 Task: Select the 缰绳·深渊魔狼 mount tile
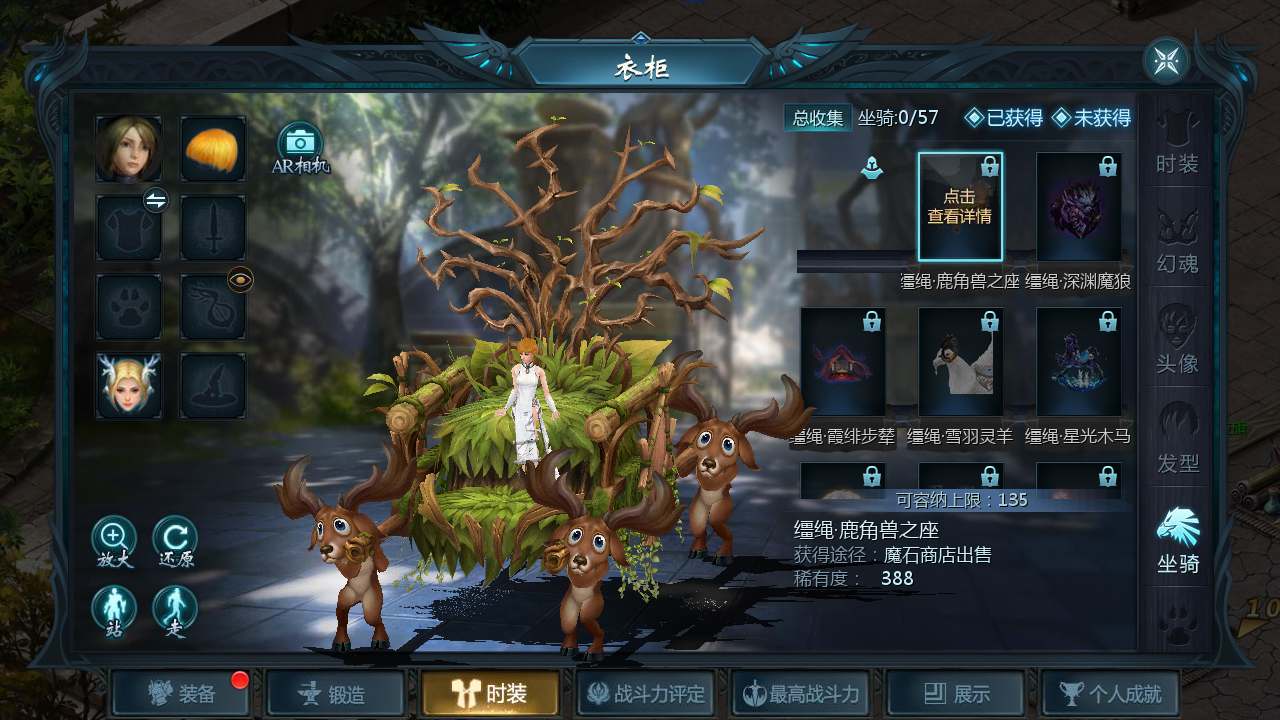pyautogui.click(x=1078, y=207)
